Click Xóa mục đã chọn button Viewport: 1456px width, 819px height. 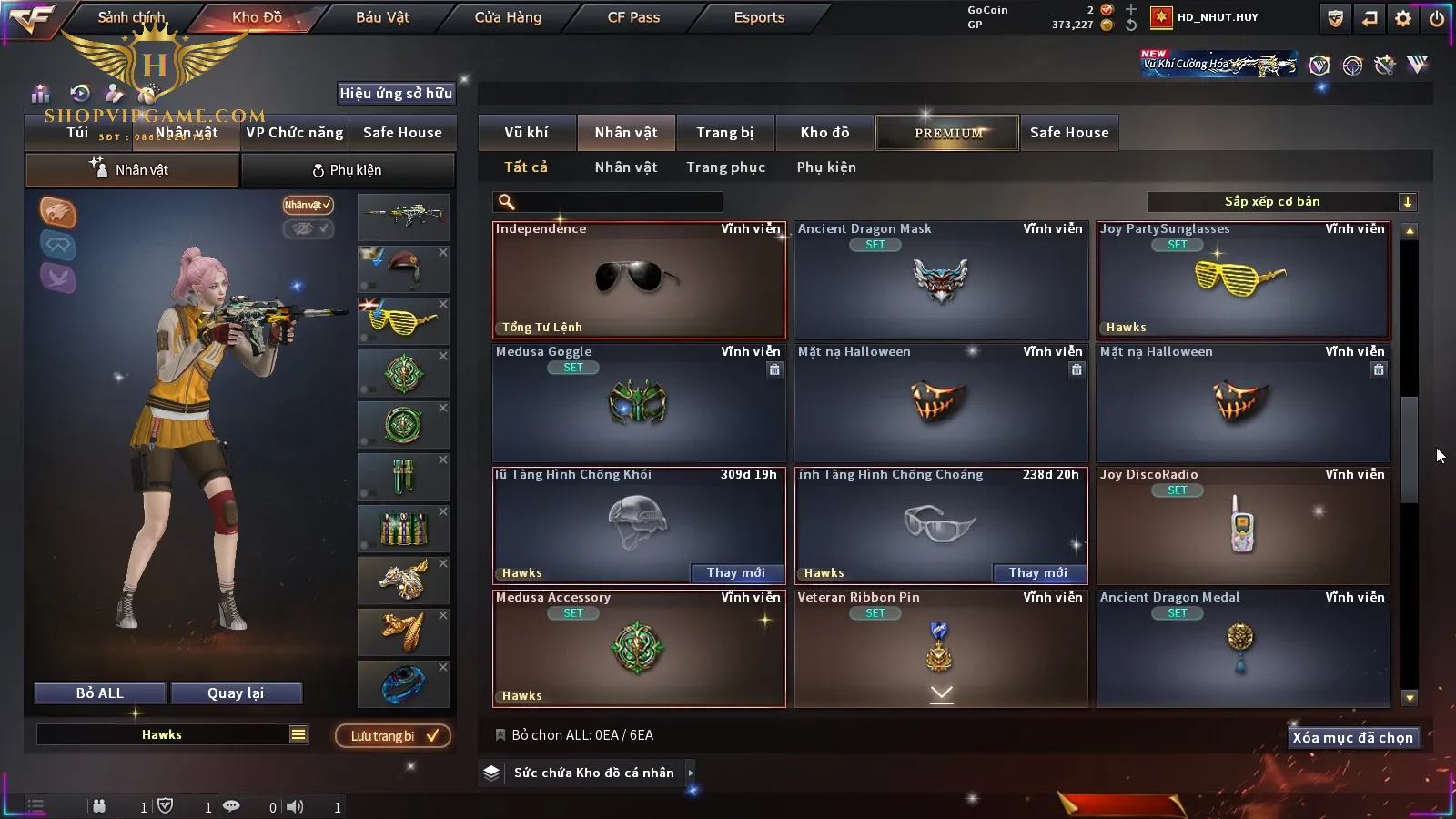coord(1352,738)
